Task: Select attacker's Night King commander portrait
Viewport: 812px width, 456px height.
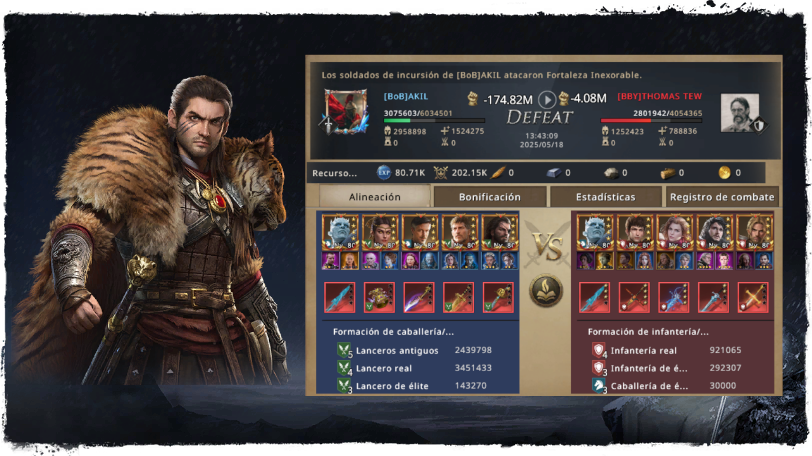Action: [340, 232]
